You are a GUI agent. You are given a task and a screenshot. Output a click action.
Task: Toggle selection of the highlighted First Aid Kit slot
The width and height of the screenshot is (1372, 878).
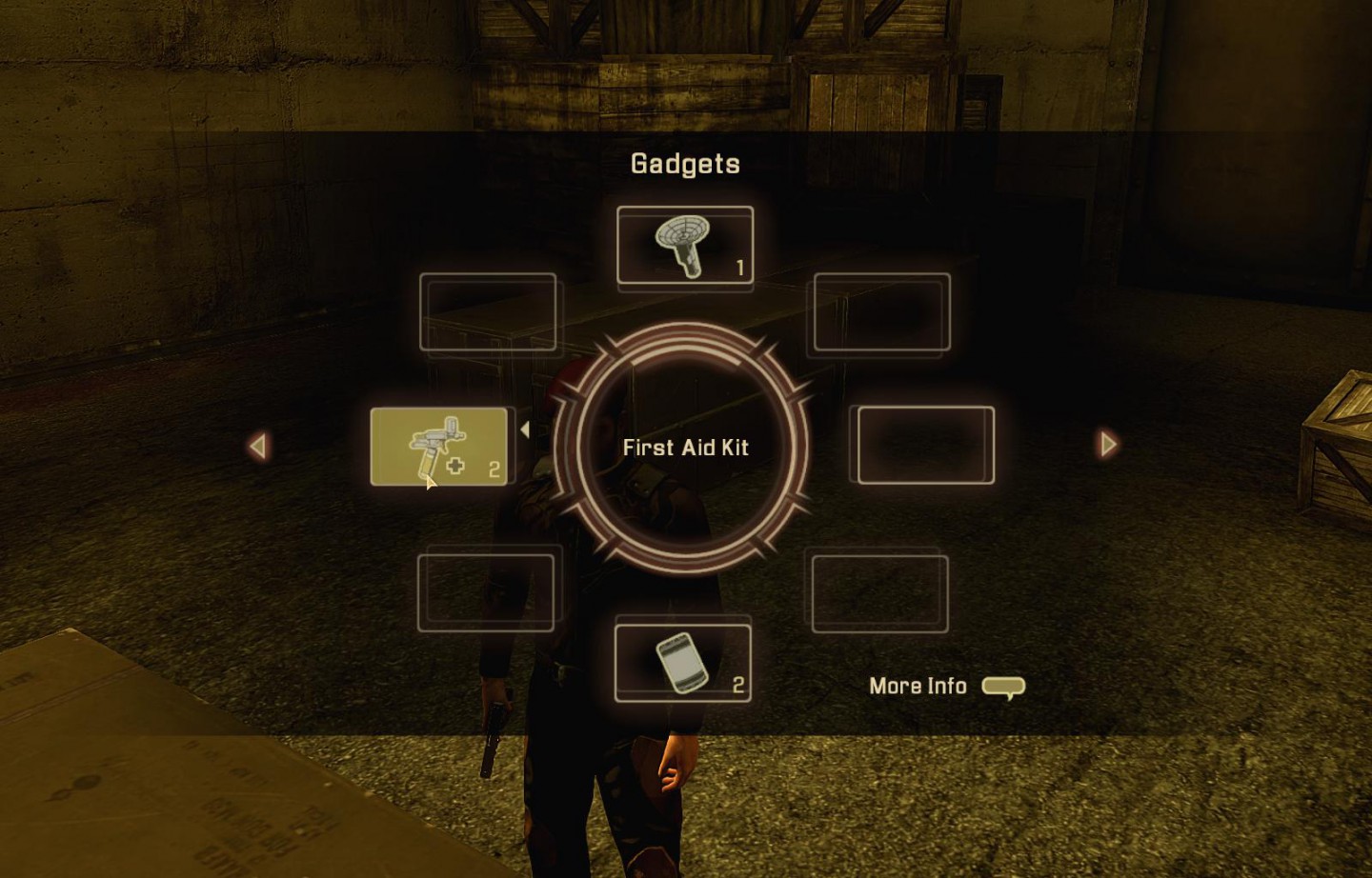(x=440, y=445)
